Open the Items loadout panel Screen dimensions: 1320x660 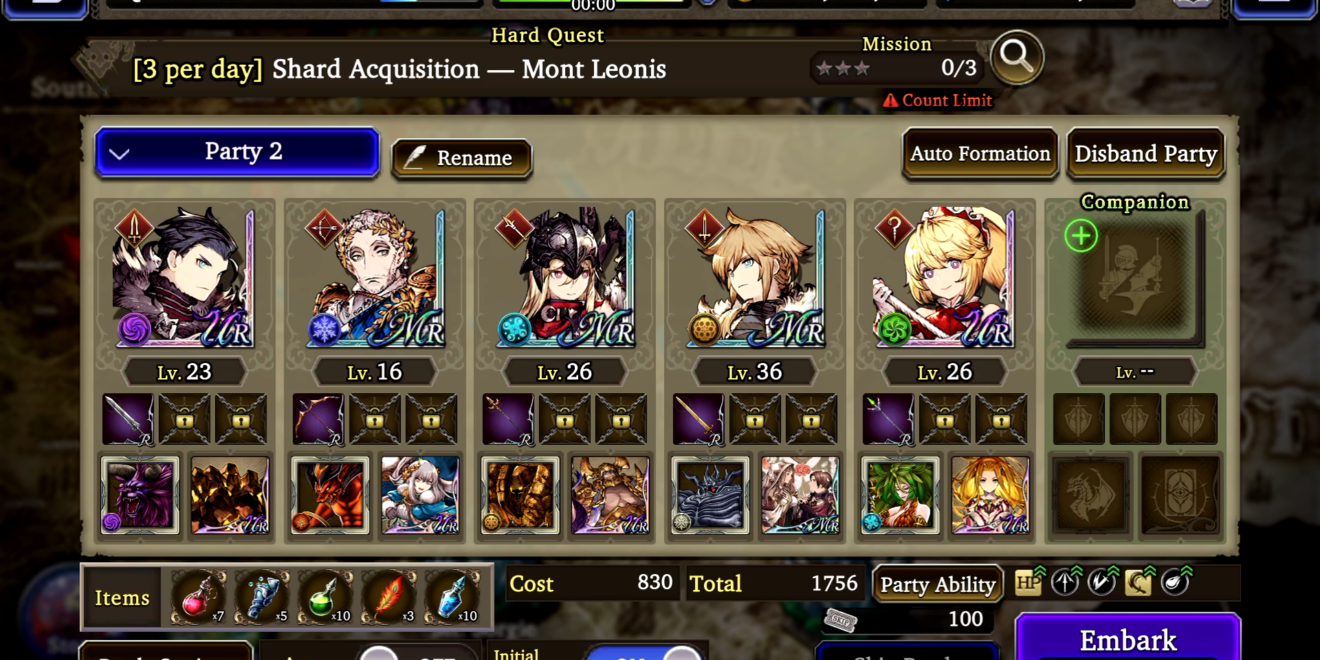122,598
